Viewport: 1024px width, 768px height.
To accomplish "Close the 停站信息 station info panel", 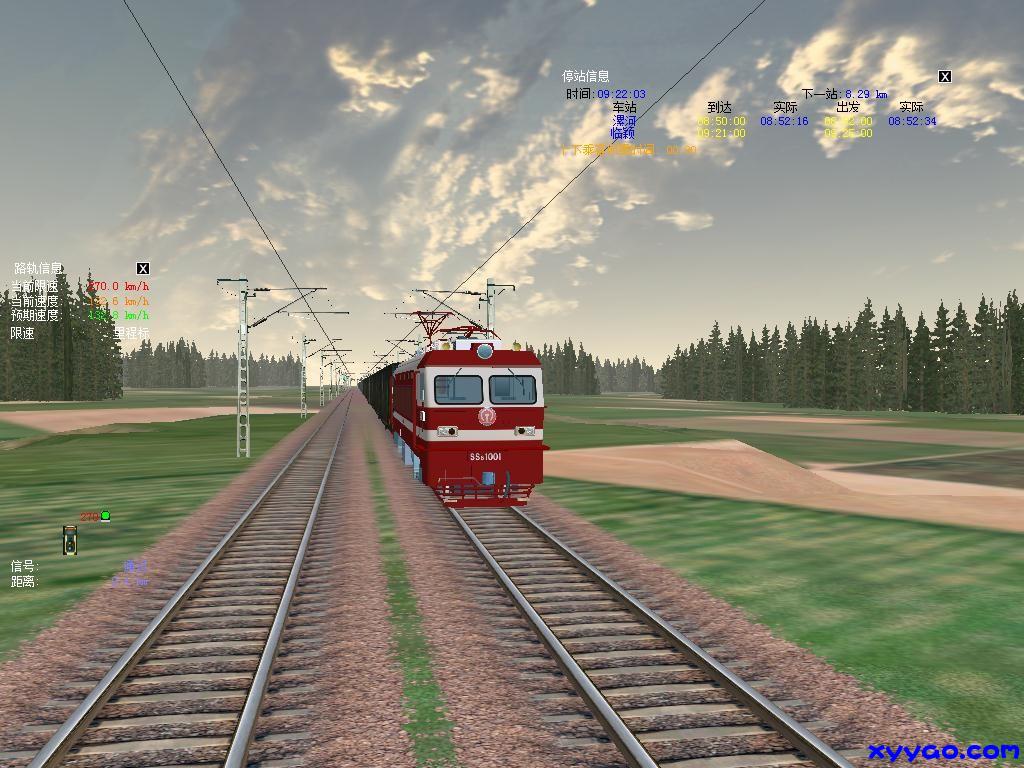I will click(x=944, y=77).
